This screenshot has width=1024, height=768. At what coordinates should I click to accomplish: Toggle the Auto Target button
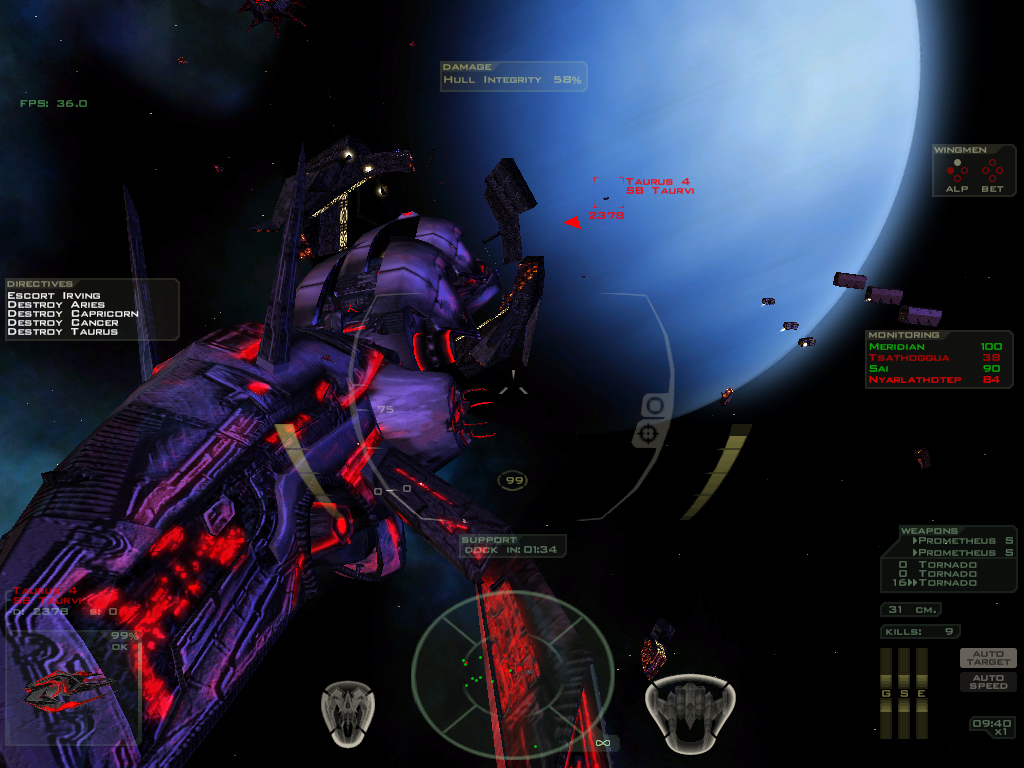tap(988, 658)
